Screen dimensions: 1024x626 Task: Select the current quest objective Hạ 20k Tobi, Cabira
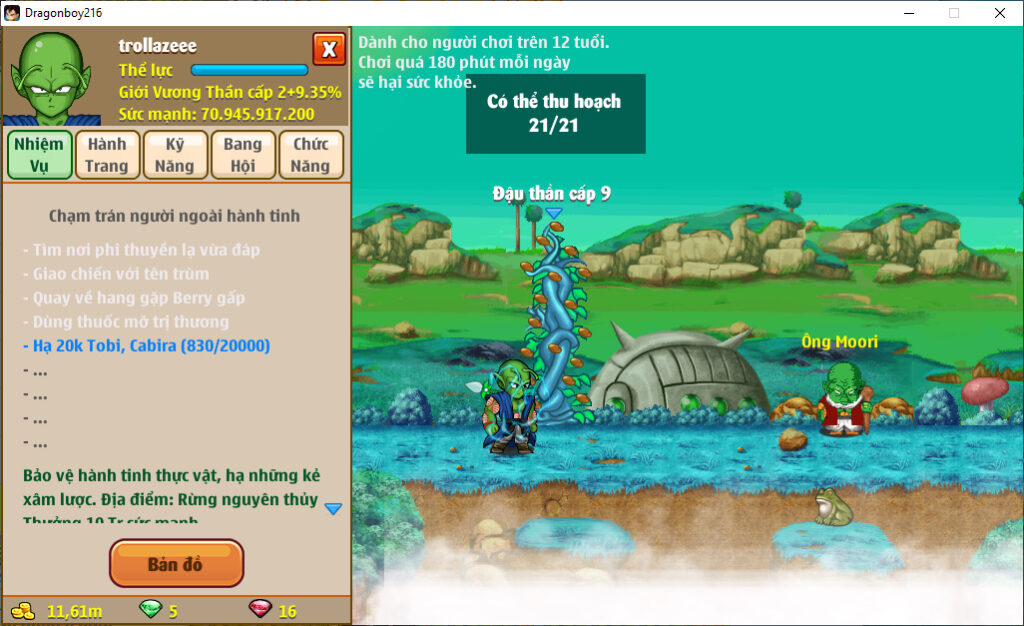click(x=151, y=346)
